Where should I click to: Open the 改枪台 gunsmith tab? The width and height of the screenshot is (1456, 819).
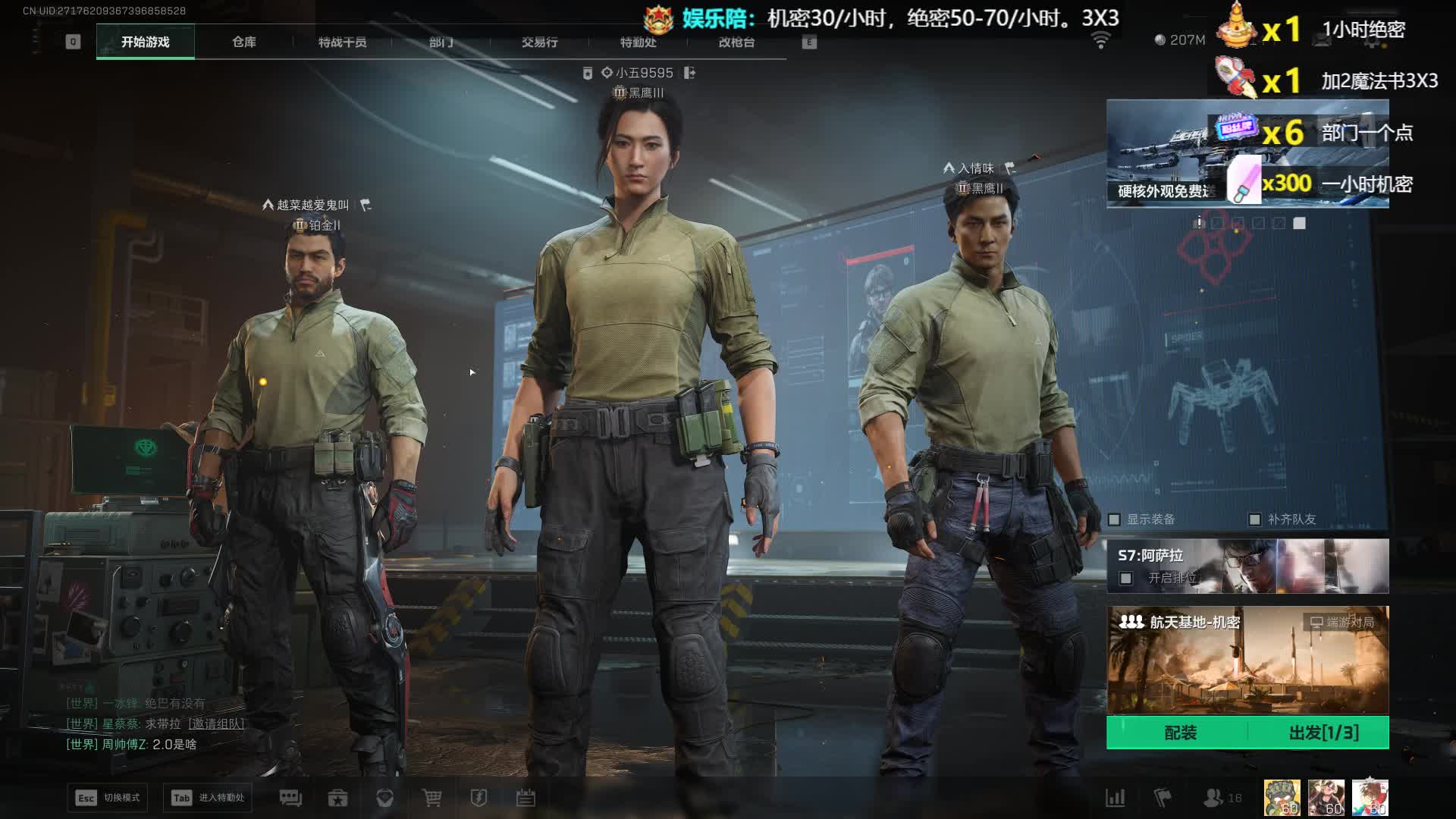pyautogui.click(x=736, y=42)
